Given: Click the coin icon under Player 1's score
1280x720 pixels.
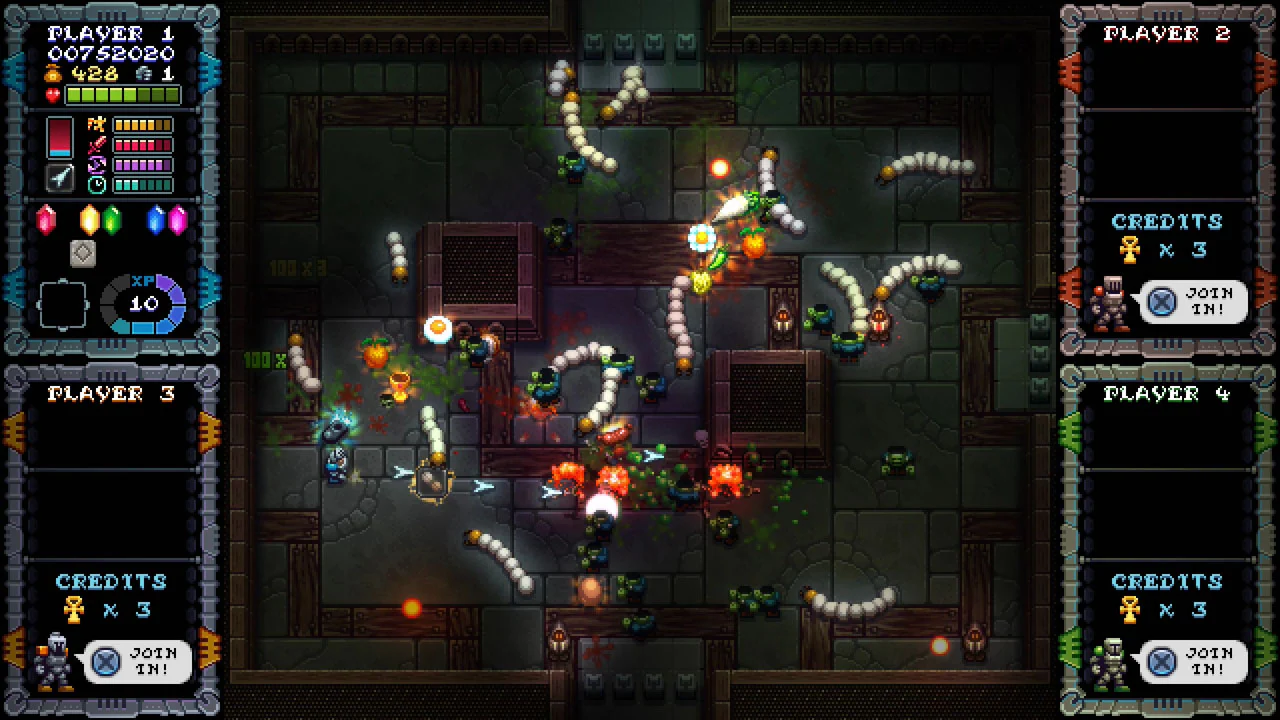Looking at the screenshot, I should pos(54,73).
